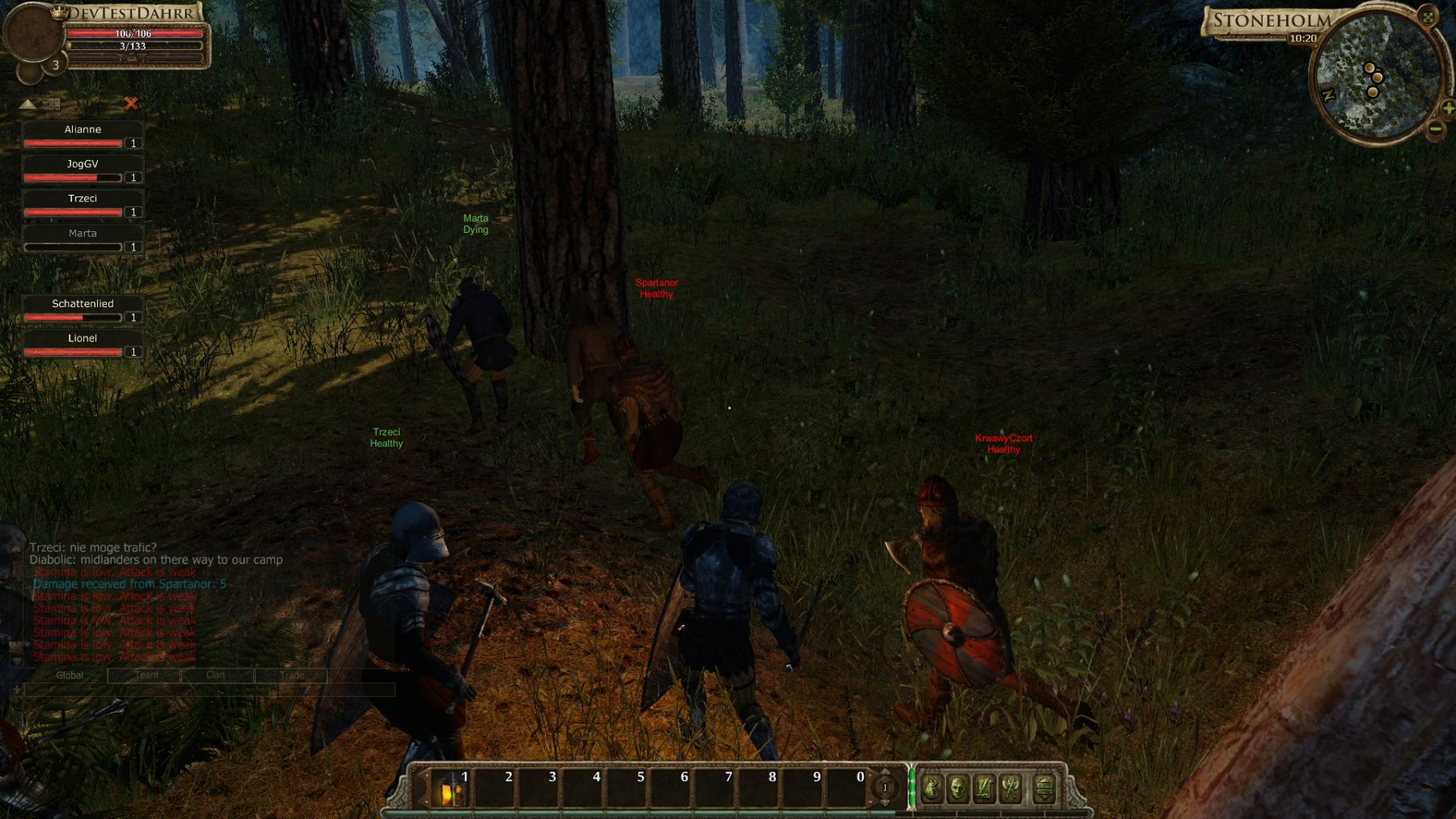Open the Clan chat tab

point(215,675)
